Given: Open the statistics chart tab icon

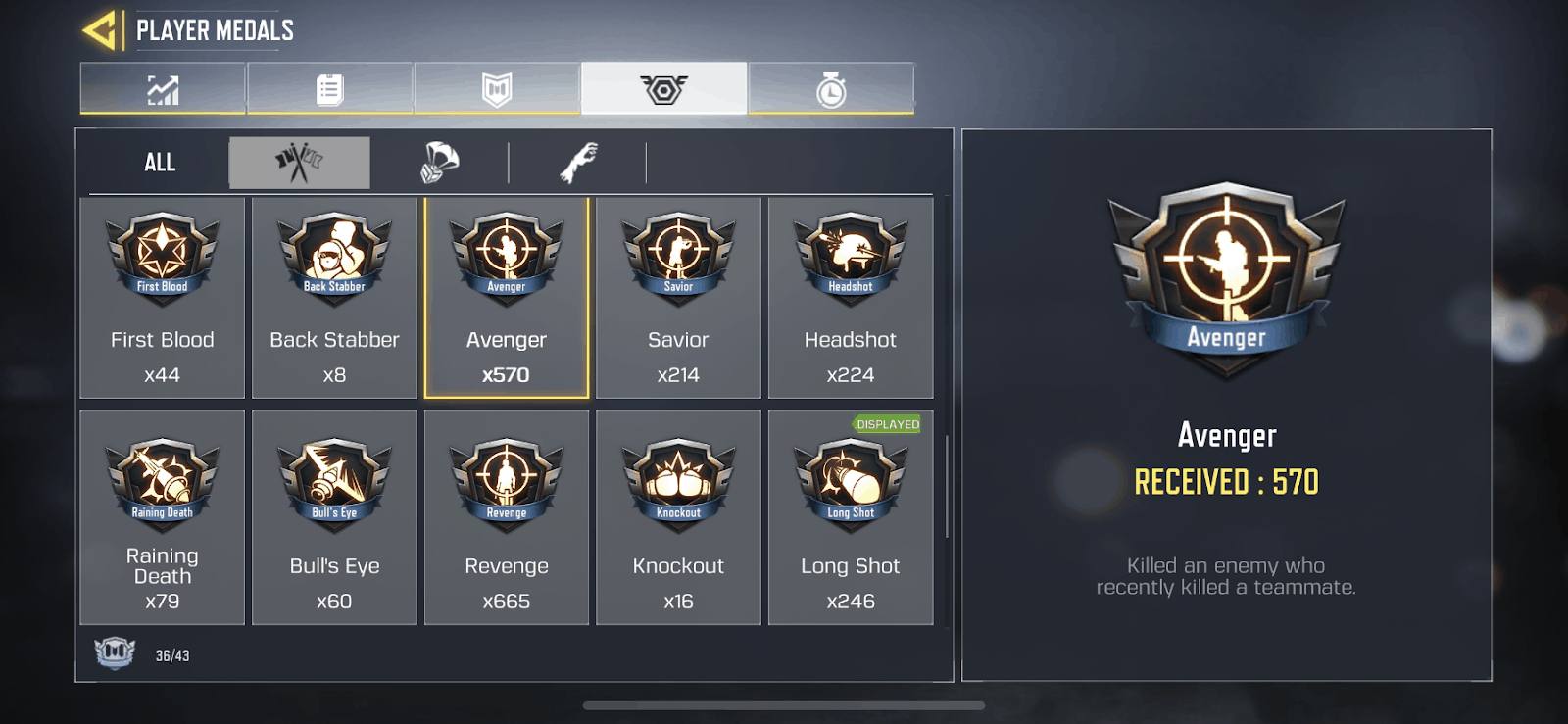Looking at the screenshot, I should click(x=162, y=88).
